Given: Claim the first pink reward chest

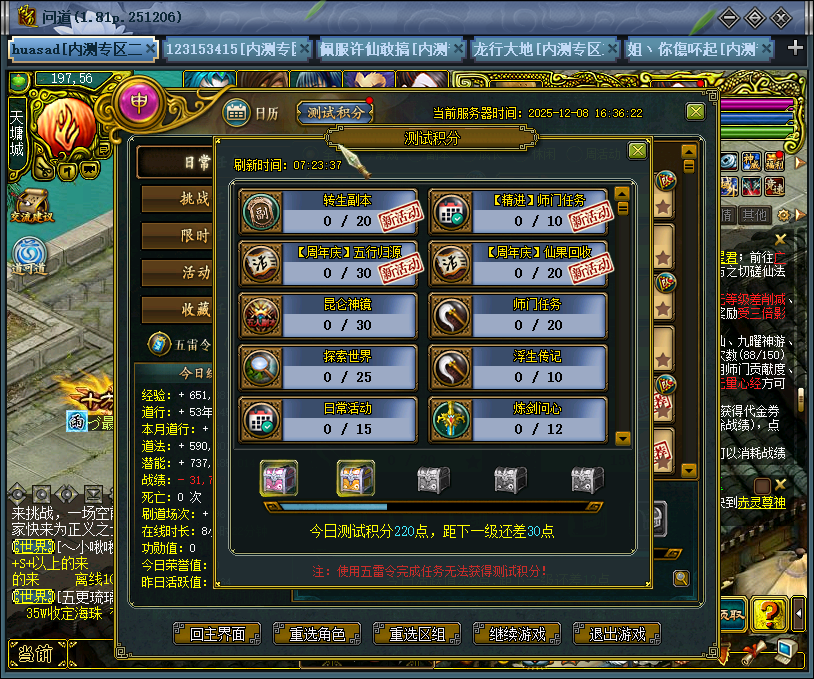Looking at the screenshot, I should 279,480.
